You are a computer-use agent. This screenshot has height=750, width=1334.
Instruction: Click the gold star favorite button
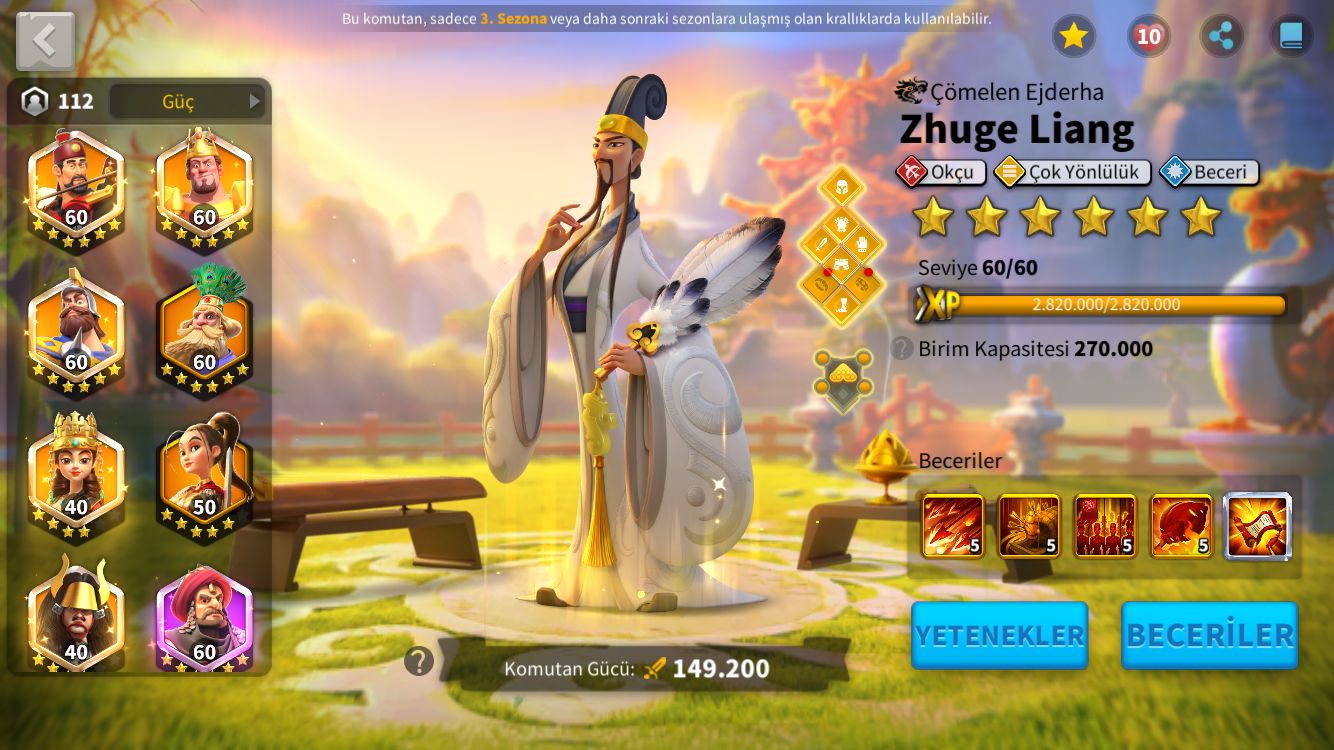1073,37
